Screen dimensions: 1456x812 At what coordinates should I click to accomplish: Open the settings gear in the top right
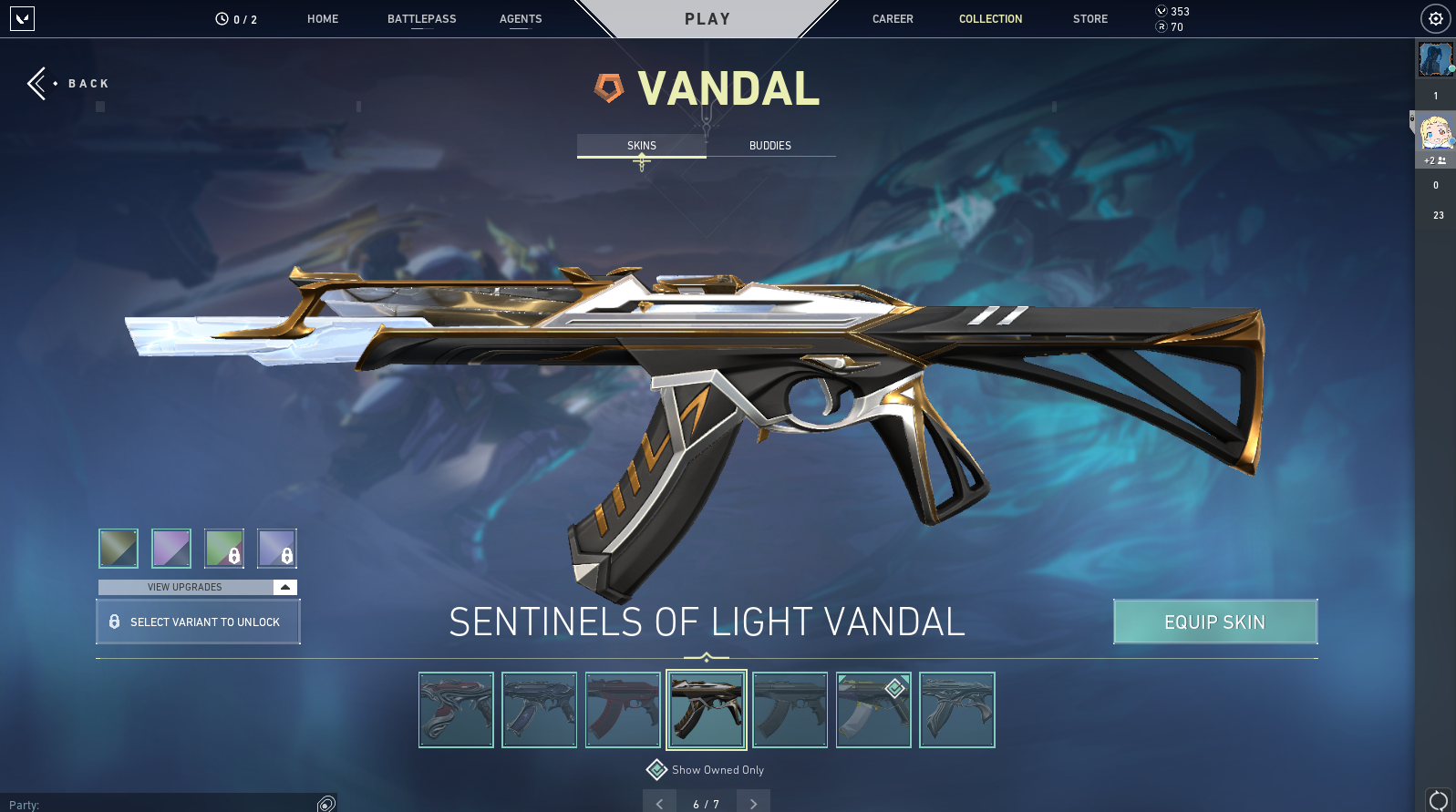click(1435, 18)
